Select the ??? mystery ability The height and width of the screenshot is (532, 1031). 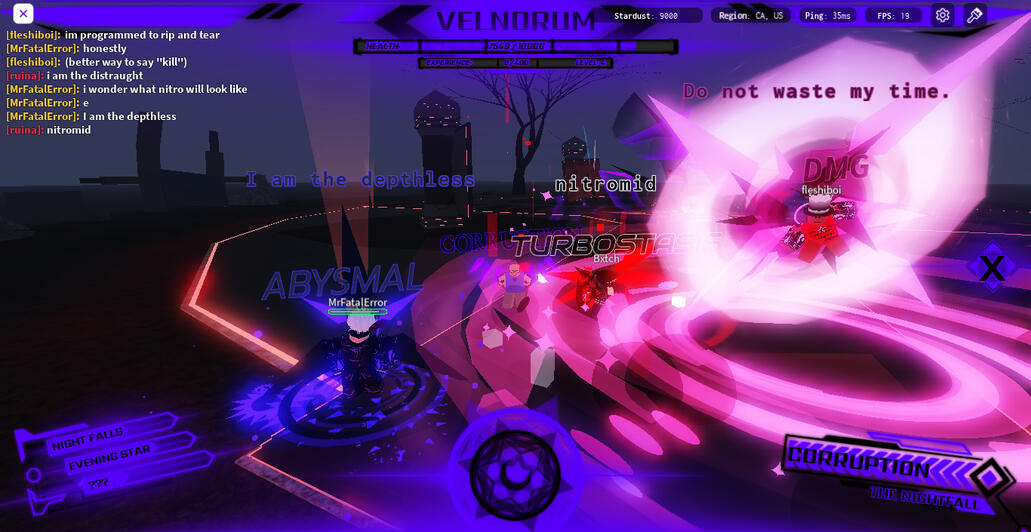click(x=97, y=483)
